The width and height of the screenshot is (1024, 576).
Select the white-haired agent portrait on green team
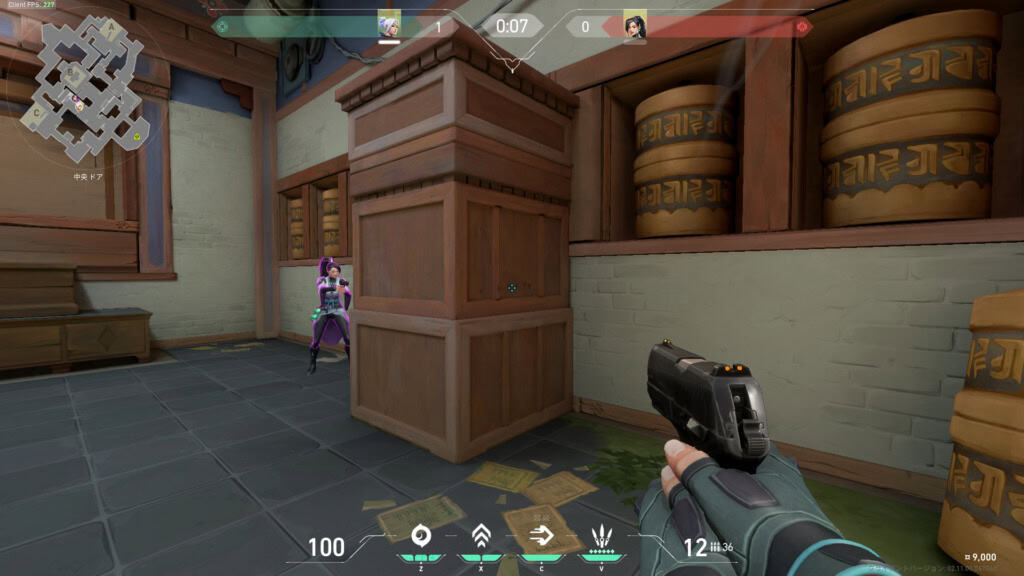coord(389,25)
